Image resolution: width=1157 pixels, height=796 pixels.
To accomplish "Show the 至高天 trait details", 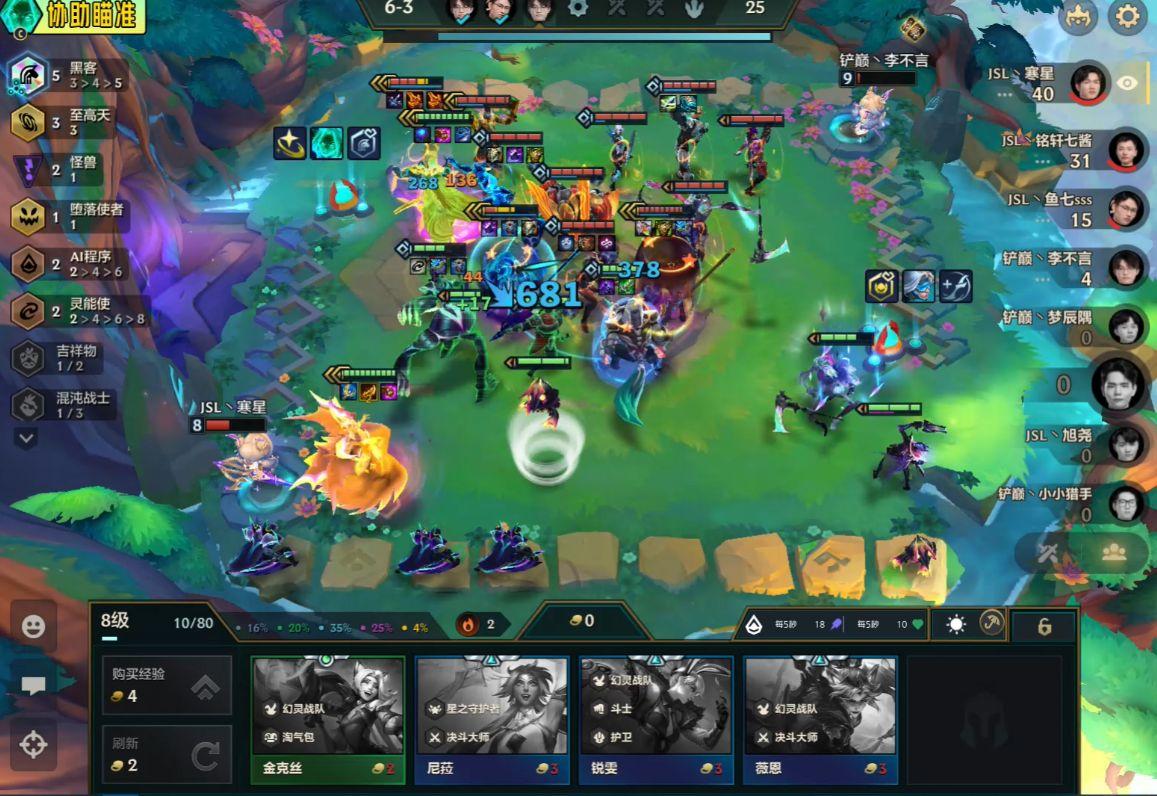I will pos(70,123).
